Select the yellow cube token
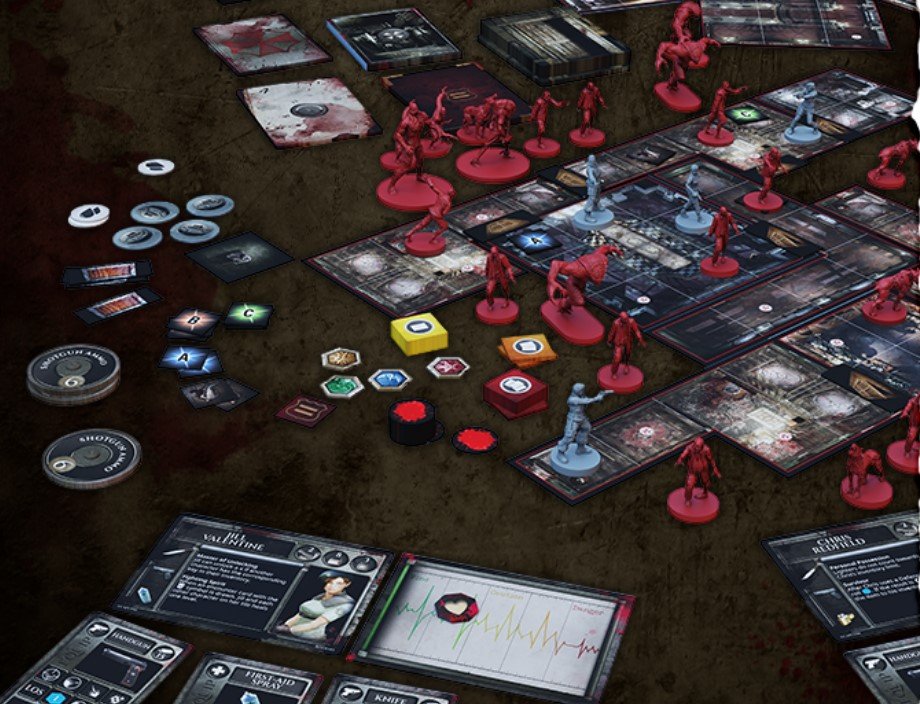Screen dimensions: 920x704 pos(418,333)
